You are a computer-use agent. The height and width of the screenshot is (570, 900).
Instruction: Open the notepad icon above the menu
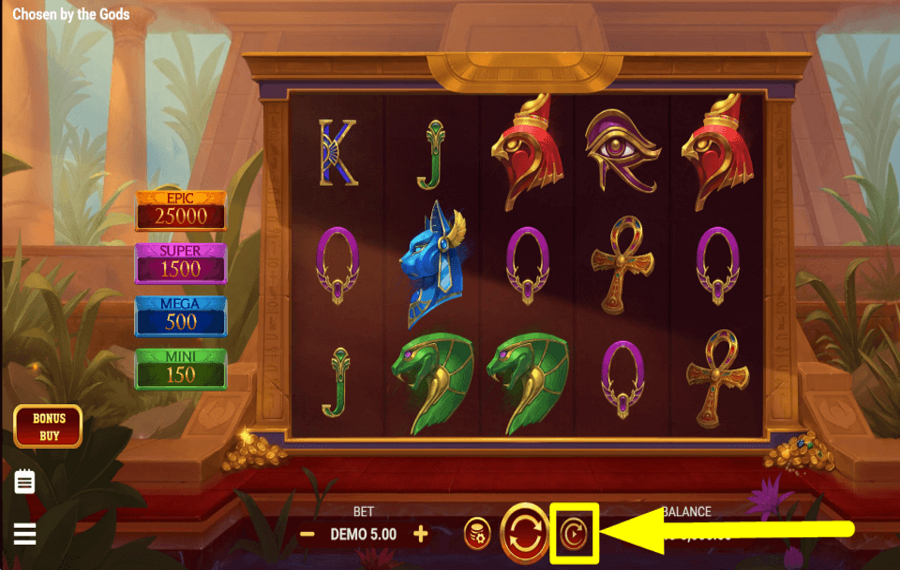[x=25, y=483]
